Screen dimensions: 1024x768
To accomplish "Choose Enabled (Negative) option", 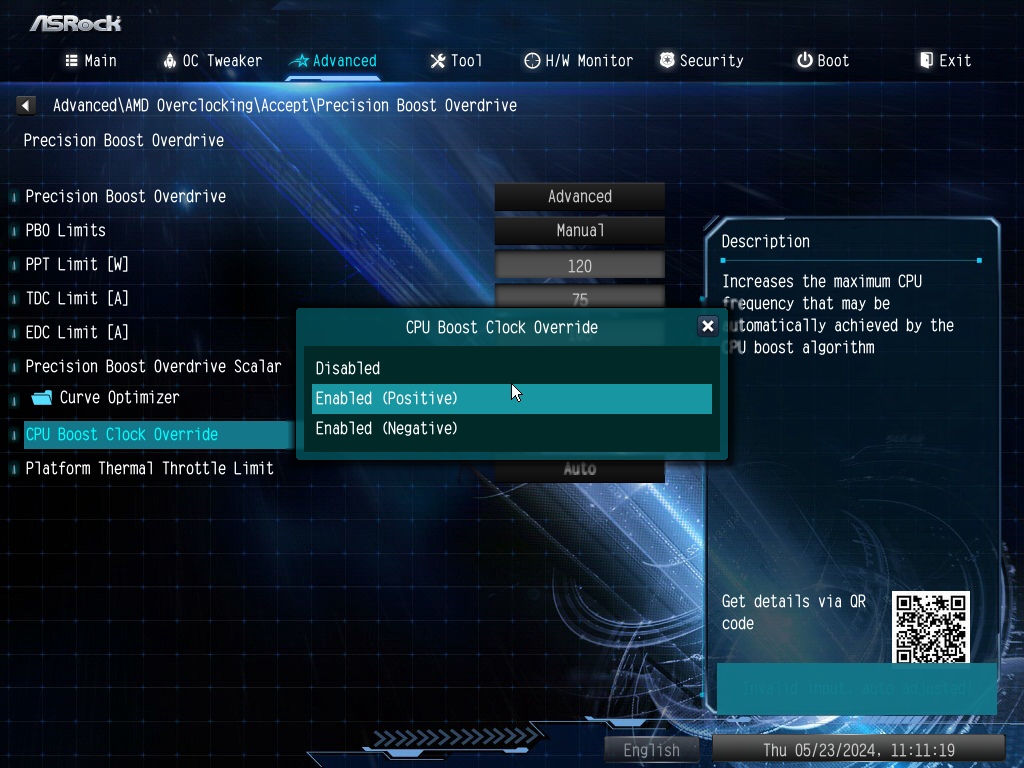I will coord(387,428).
